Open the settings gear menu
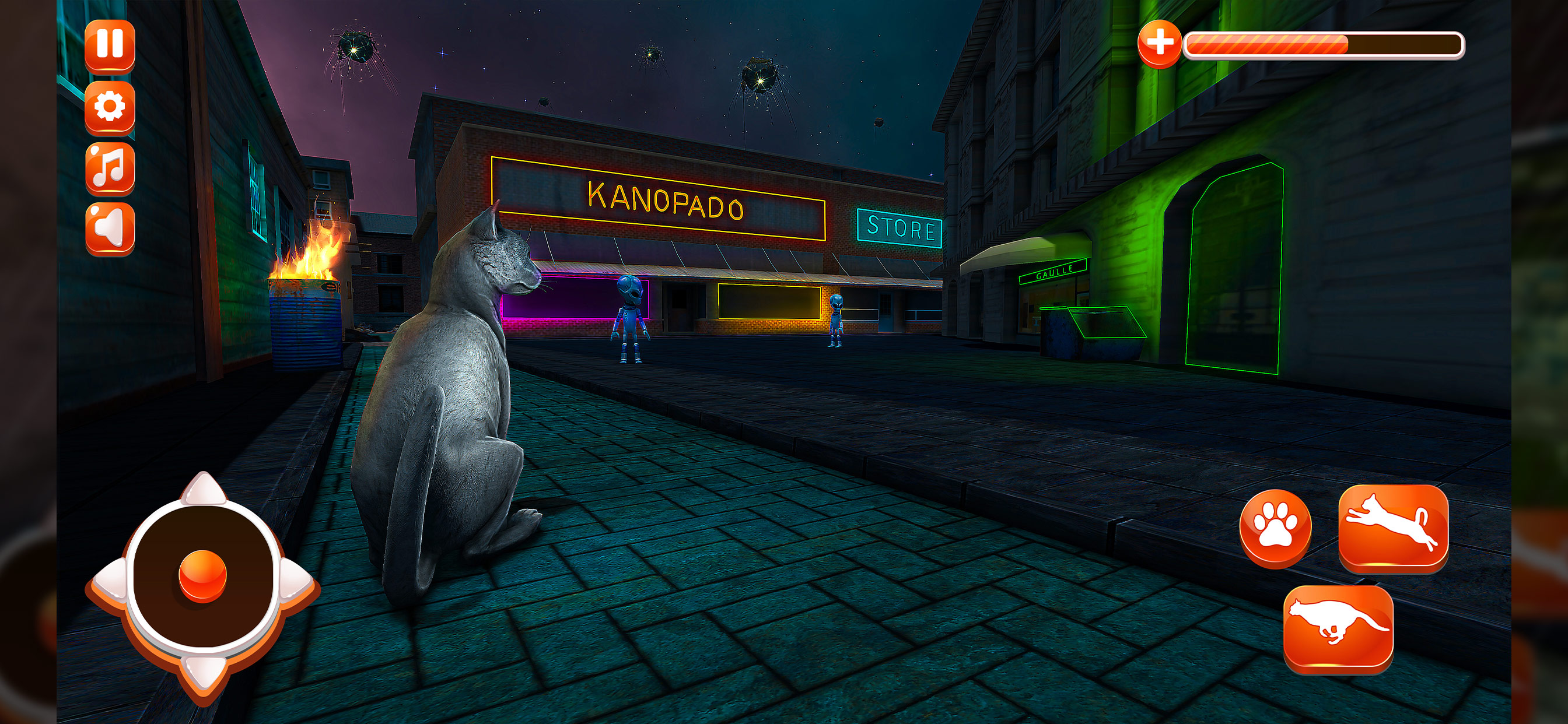The image size is (1568, 724). 111,110
